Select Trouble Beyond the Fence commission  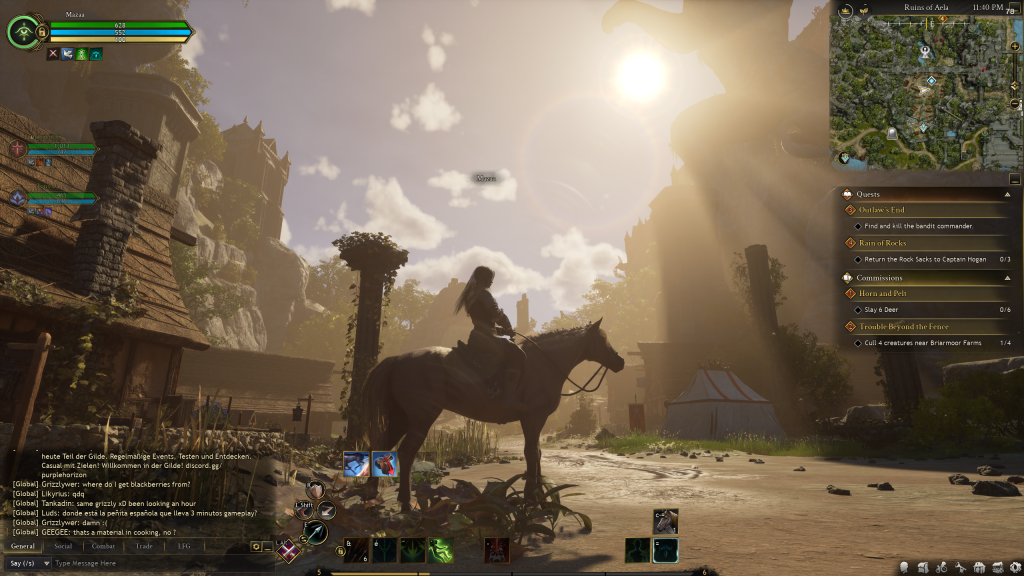[904, 327]
